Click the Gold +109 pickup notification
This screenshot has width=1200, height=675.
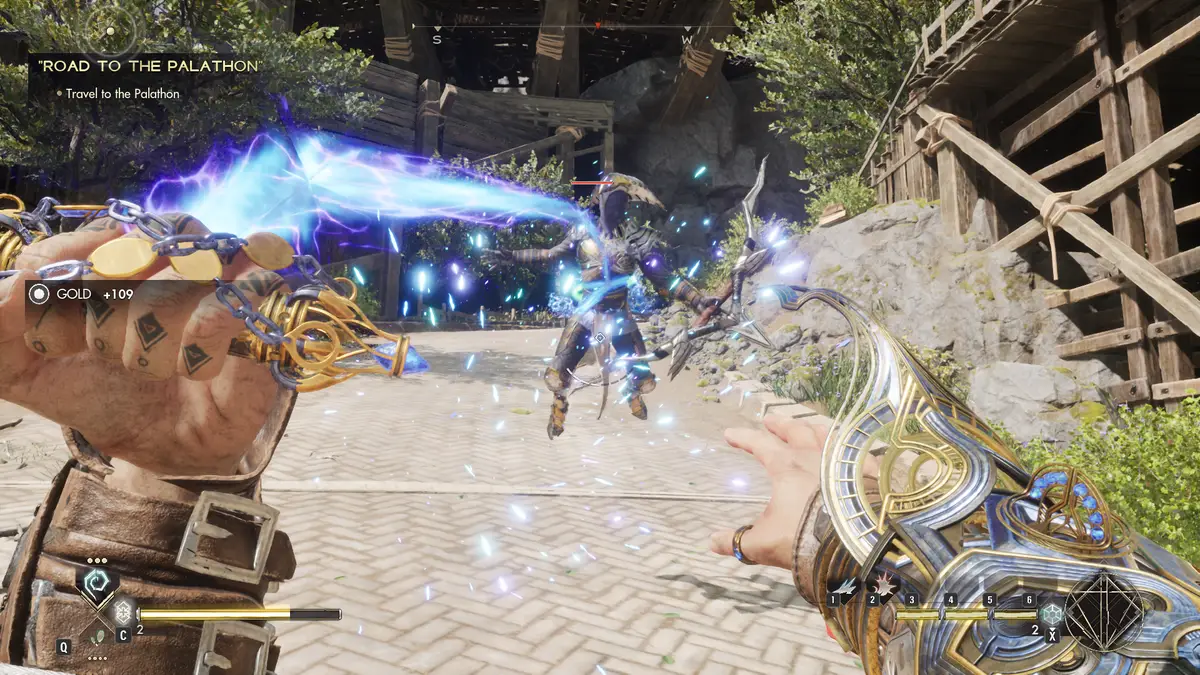pyautogui.click(x=82, y=294)
